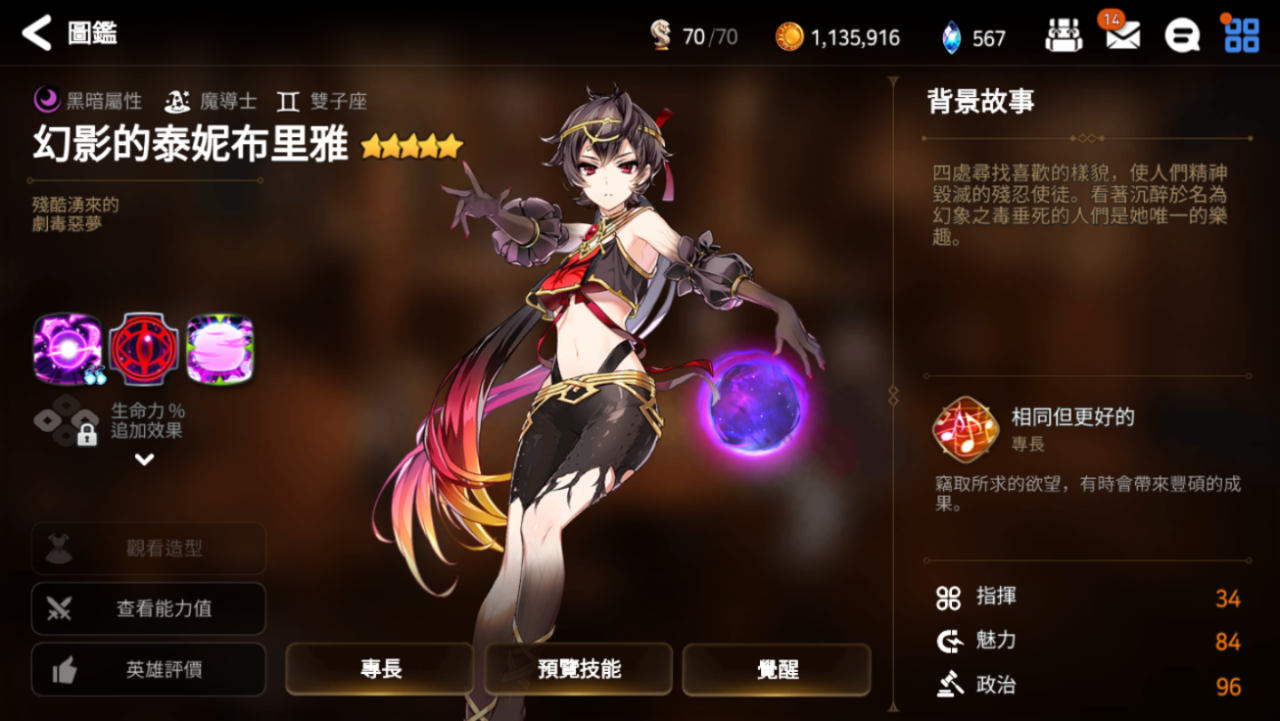Screen dimensions: 1280x721
Task: Select the hero's third skill icon
Action: pos(218,348)
